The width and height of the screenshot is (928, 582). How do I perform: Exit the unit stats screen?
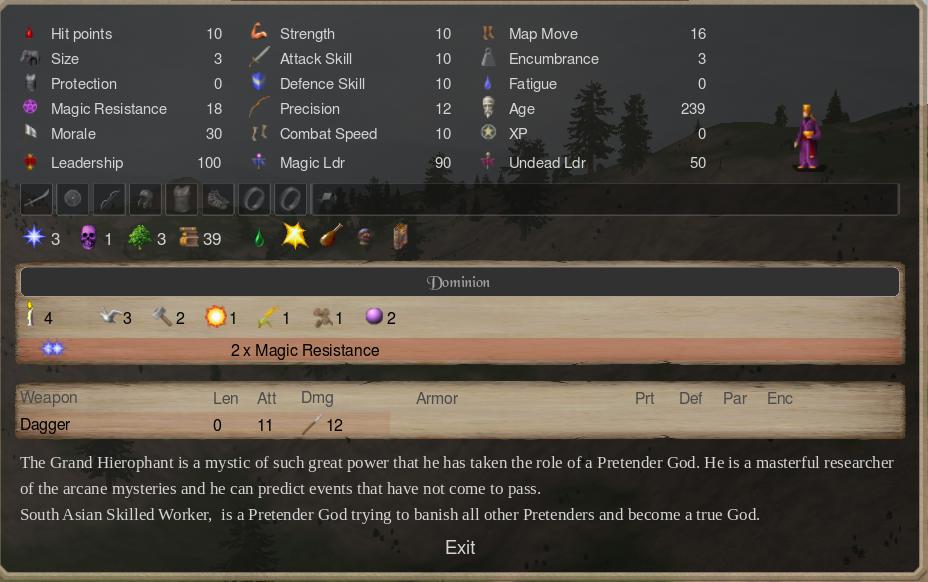[460, 547]
